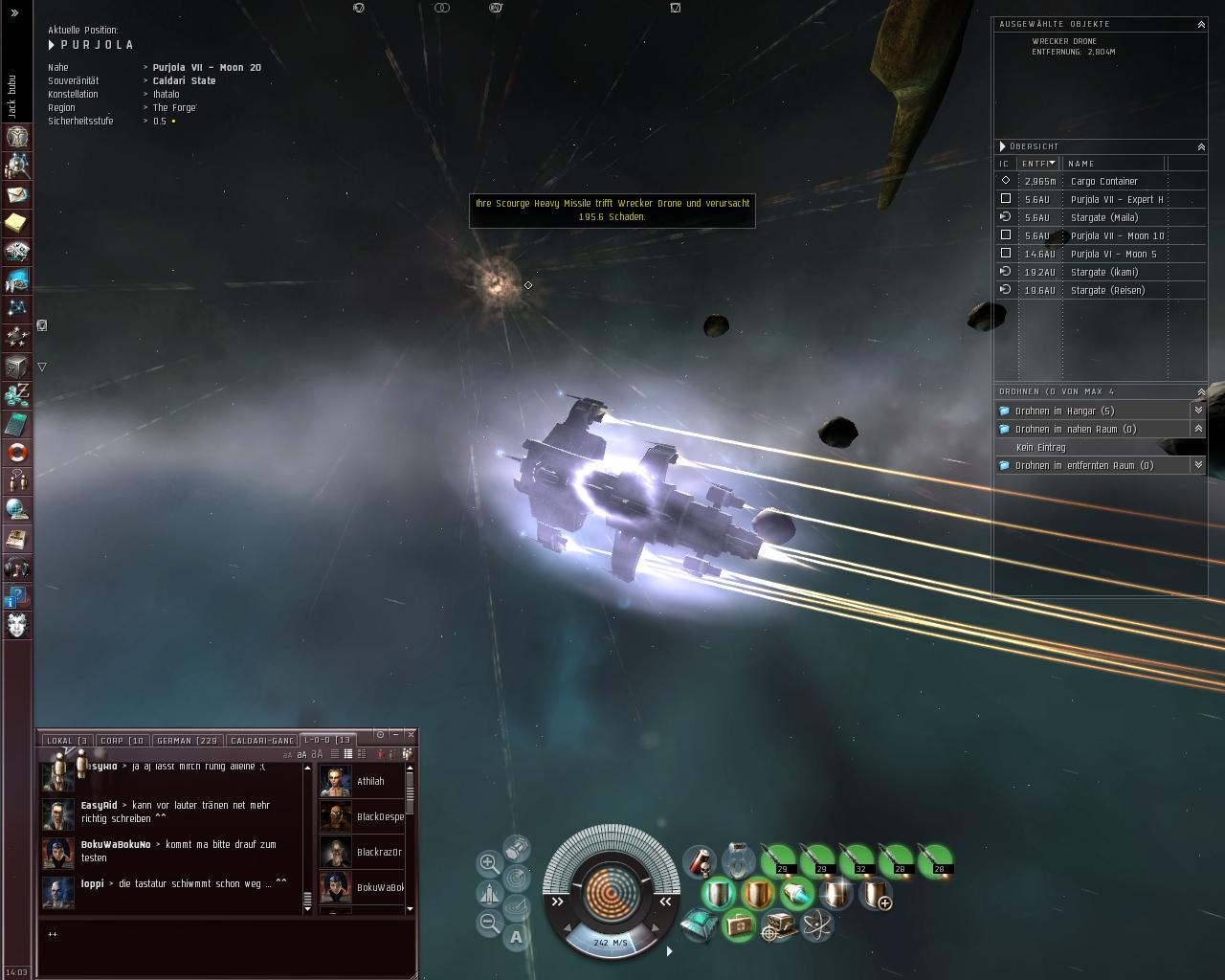Open the calculator from the sidebar
This screenshot has height=980, width=1225.
17,423
